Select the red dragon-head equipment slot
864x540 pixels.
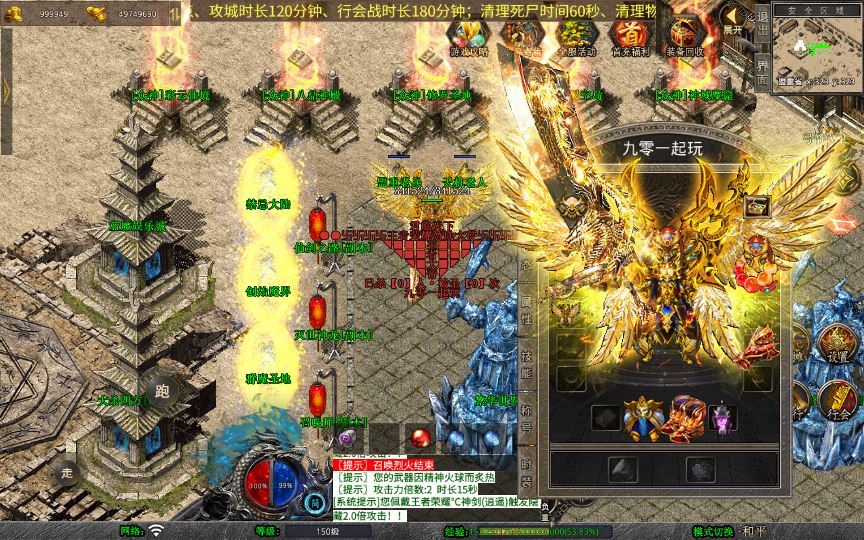pyautogui.click(x=686, y=417)
